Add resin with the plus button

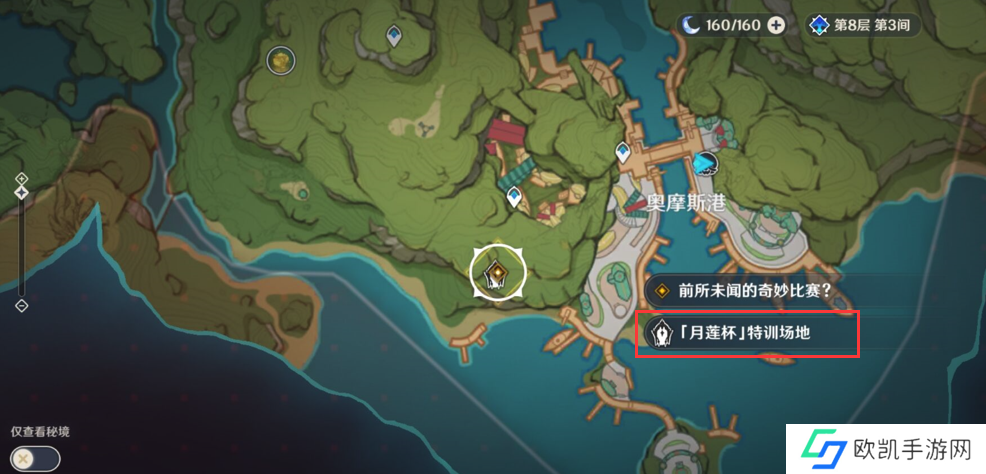click(776, 25)
